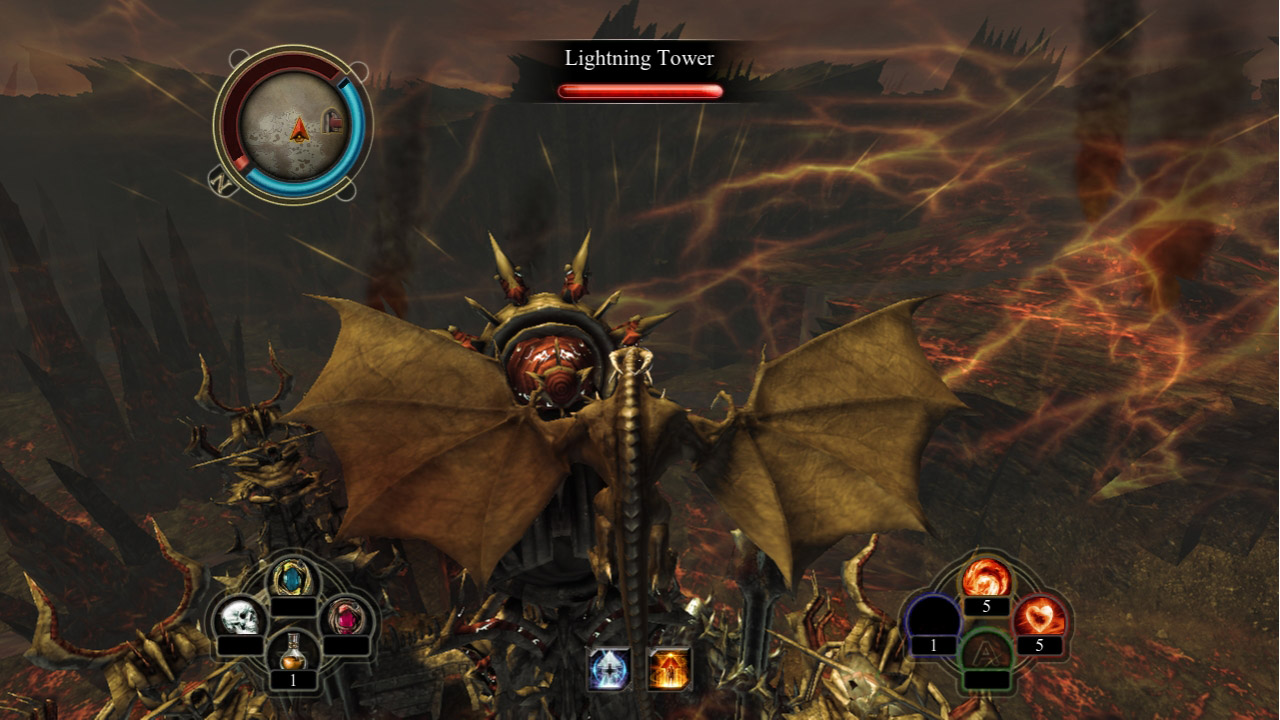This screenshot has width=1280, height=720.
Task: Click the Lightning Tower name label
Action: (637, 58)
